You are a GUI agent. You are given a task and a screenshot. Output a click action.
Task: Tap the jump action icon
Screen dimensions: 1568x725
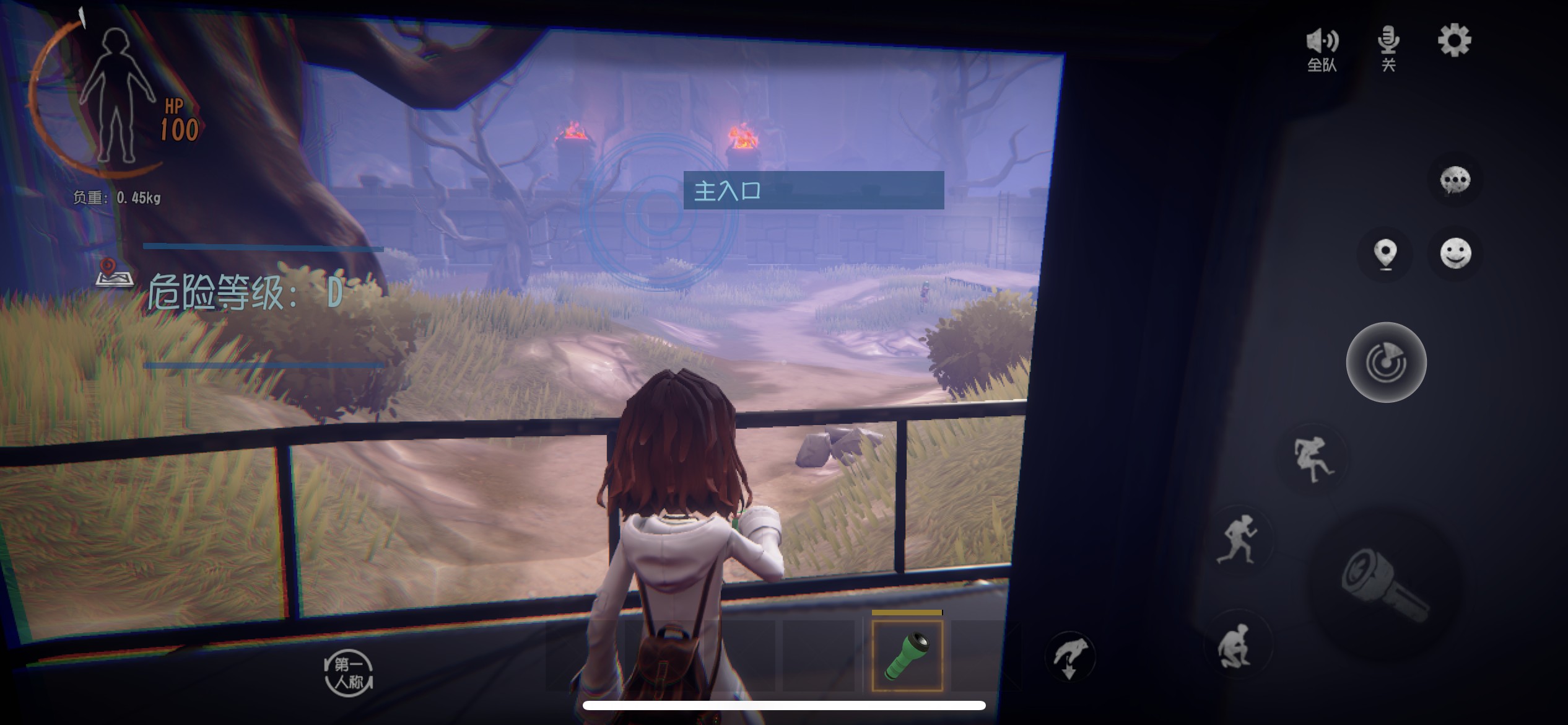coord(1312,458)
